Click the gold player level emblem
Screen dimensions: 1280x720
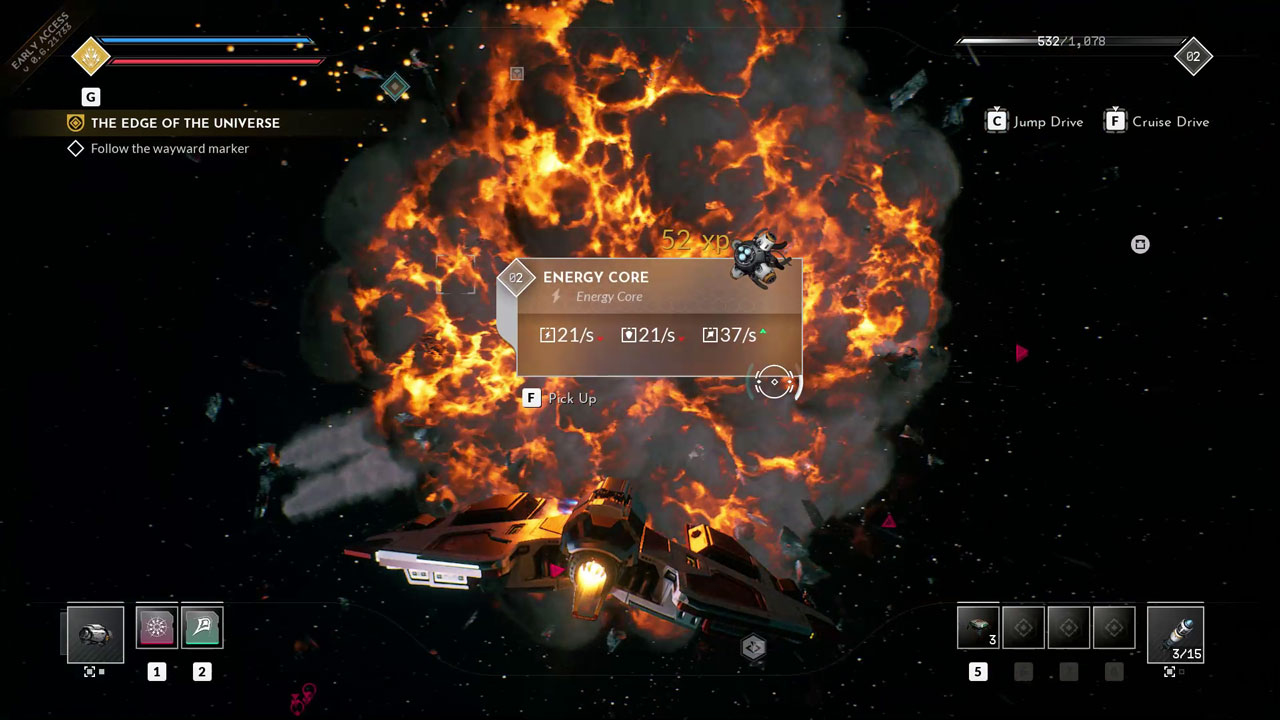(91, 56)
